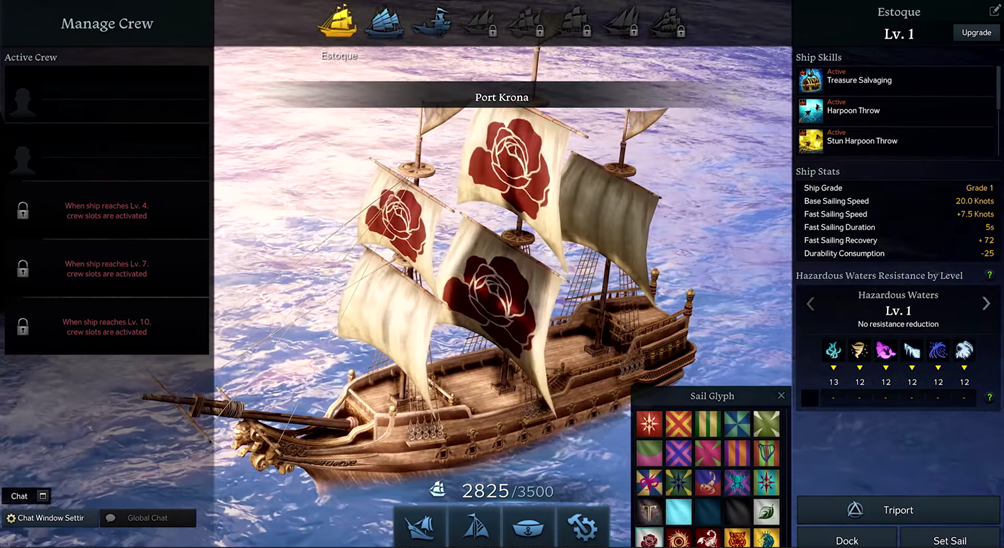Screen dimensions: 1004x548
Task: Switch to the Global Chat tab
Action: pyautogui.click(x=147, y=518)
